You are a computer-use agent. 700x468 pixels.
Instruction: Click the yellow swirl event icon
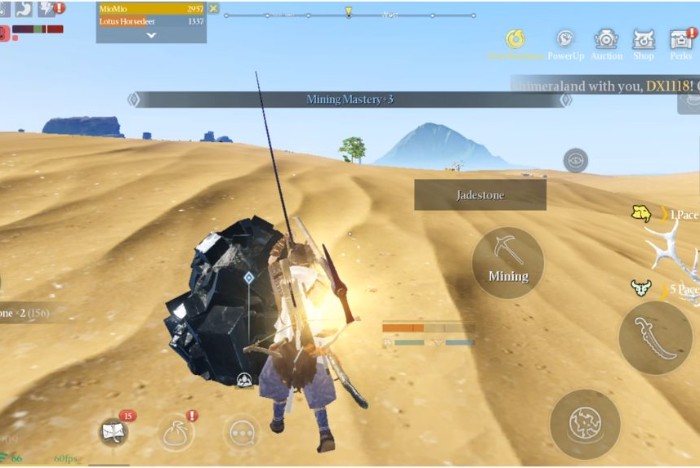pos(515,40)
